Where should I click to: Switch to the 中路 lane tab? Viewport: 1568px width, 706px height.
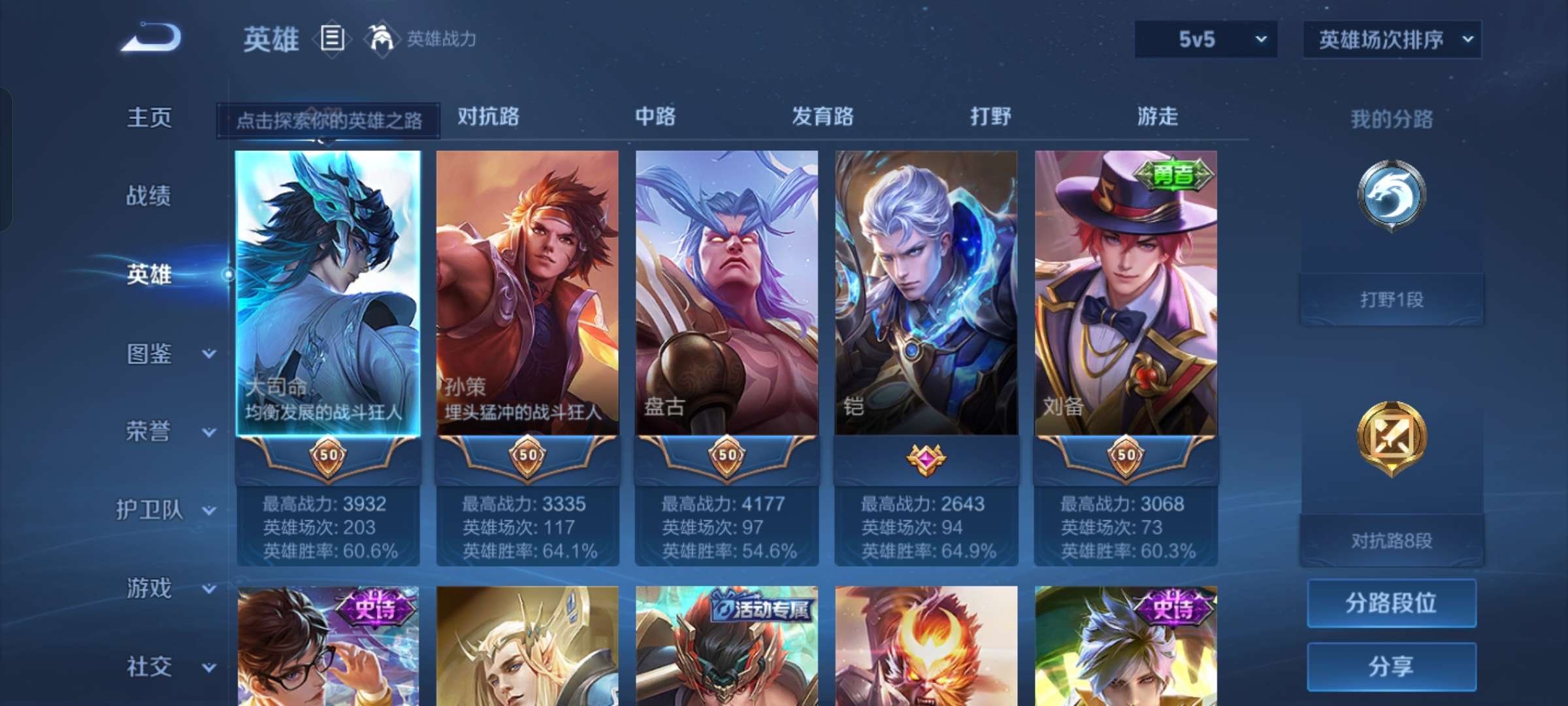click(x=655, y=118)
